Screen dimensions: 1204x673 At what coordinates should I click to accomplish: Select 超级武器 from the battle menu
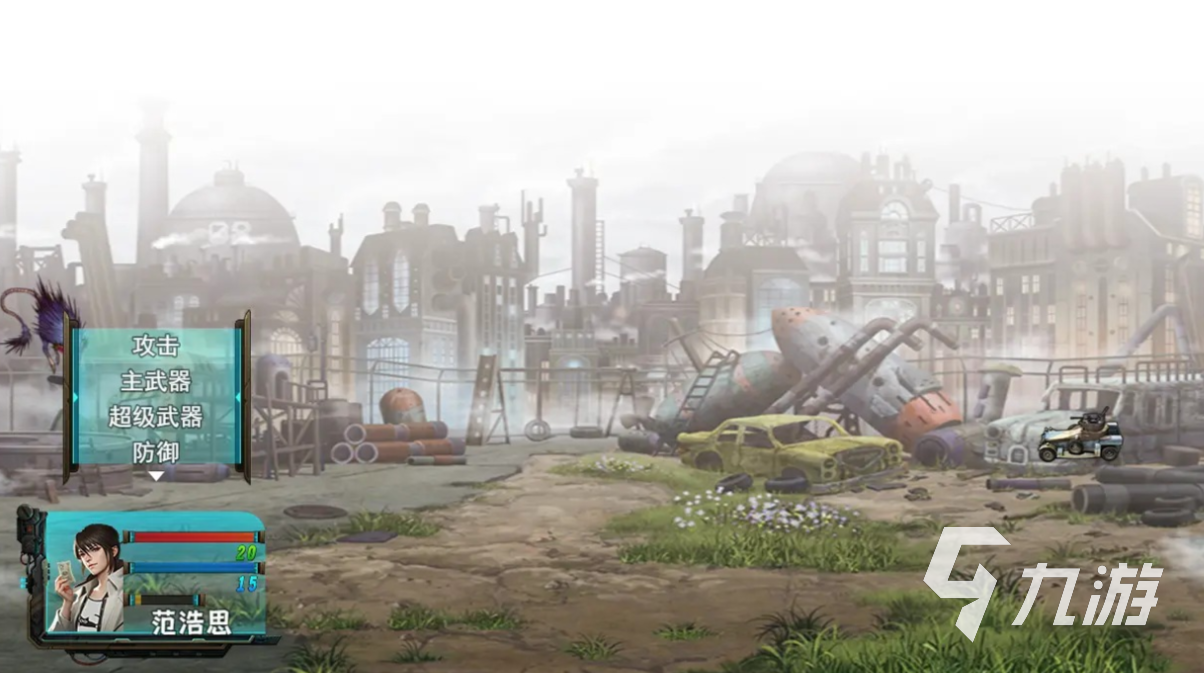click(x=155, y=417)
